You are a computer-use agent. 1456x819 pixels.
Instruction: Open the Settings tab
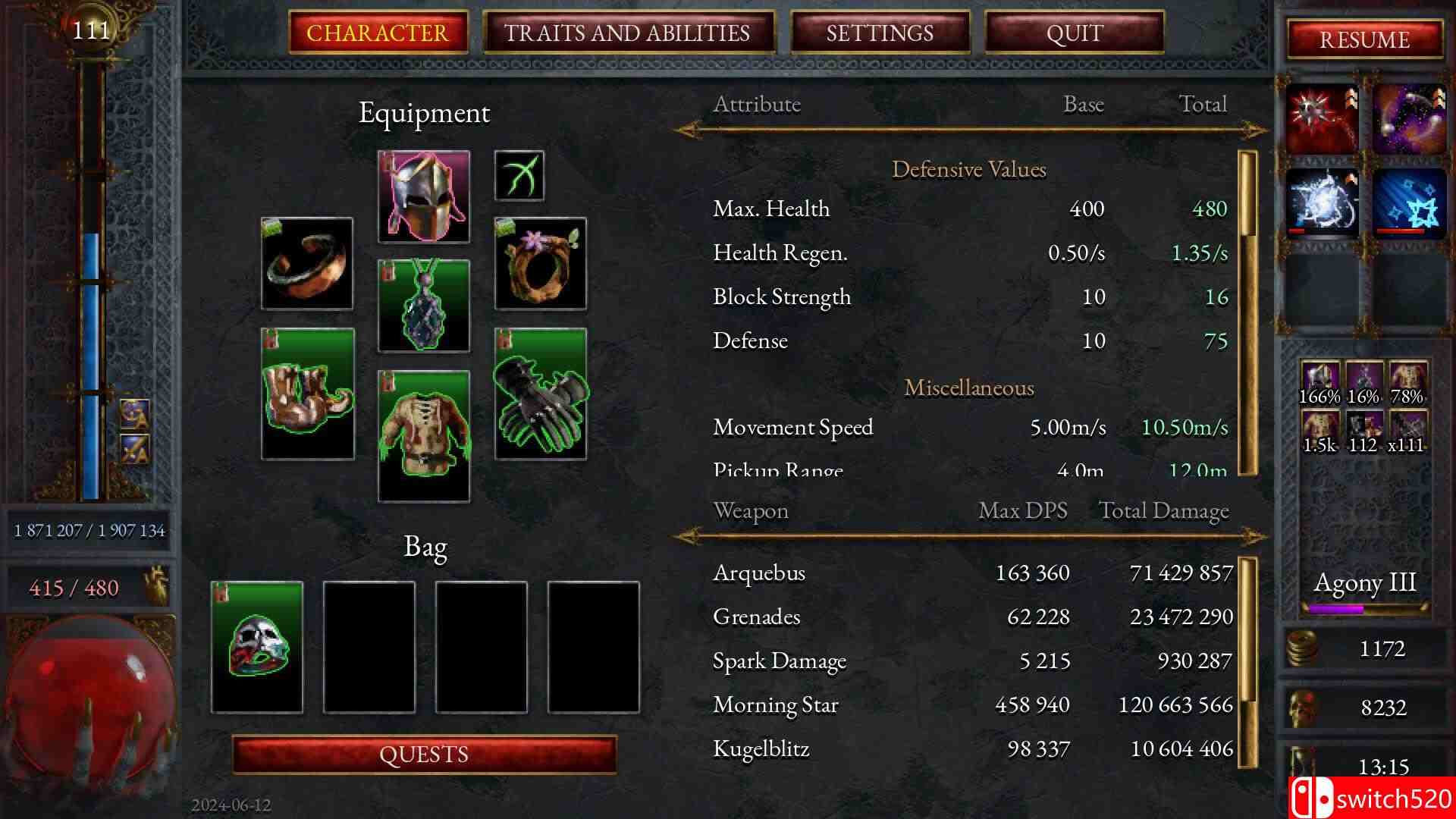tap(880, 32)
